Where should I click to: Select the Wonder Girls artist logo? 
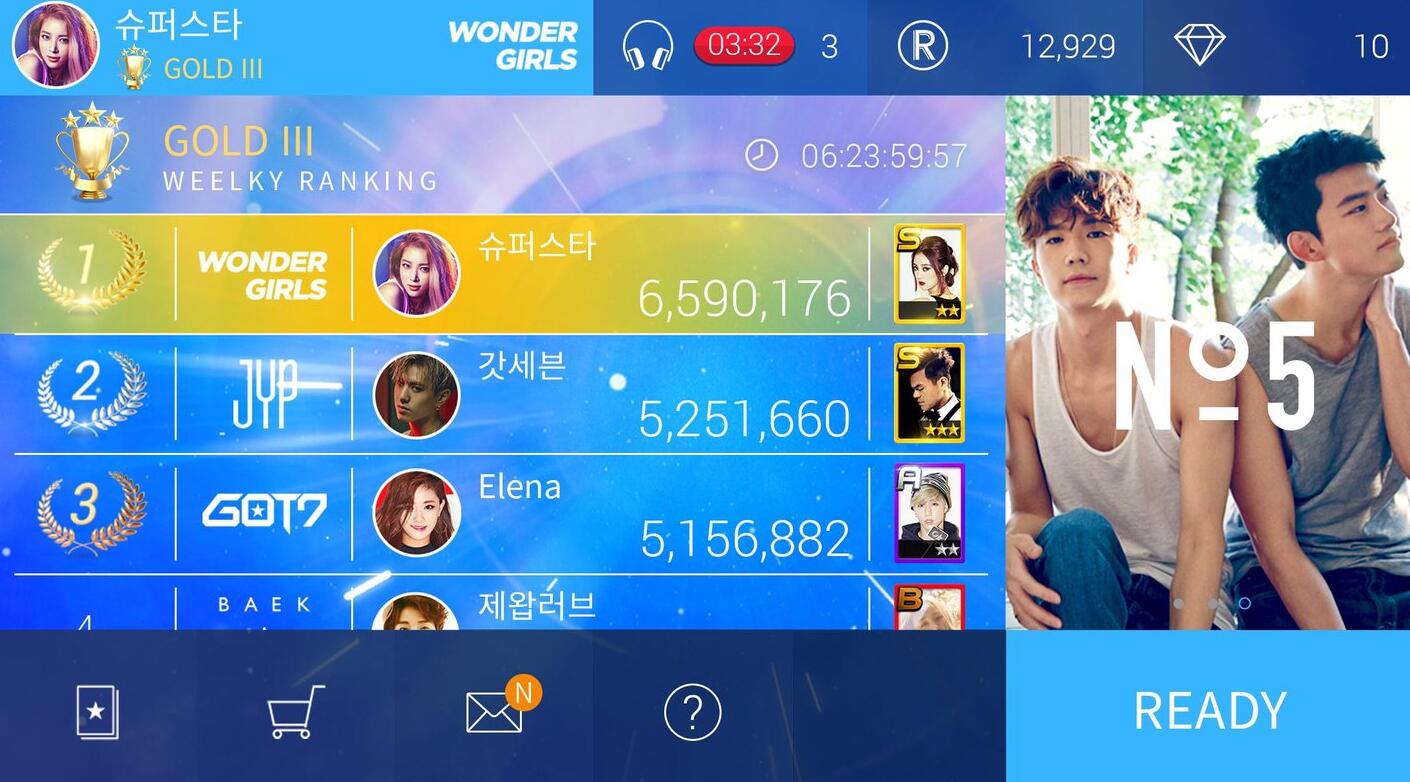coord(513,46)
